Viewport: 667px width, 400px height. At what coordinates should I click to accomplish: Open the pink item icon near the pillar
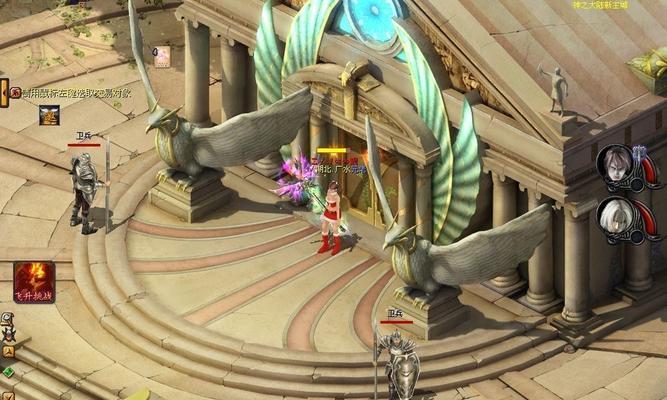point(161,57)
